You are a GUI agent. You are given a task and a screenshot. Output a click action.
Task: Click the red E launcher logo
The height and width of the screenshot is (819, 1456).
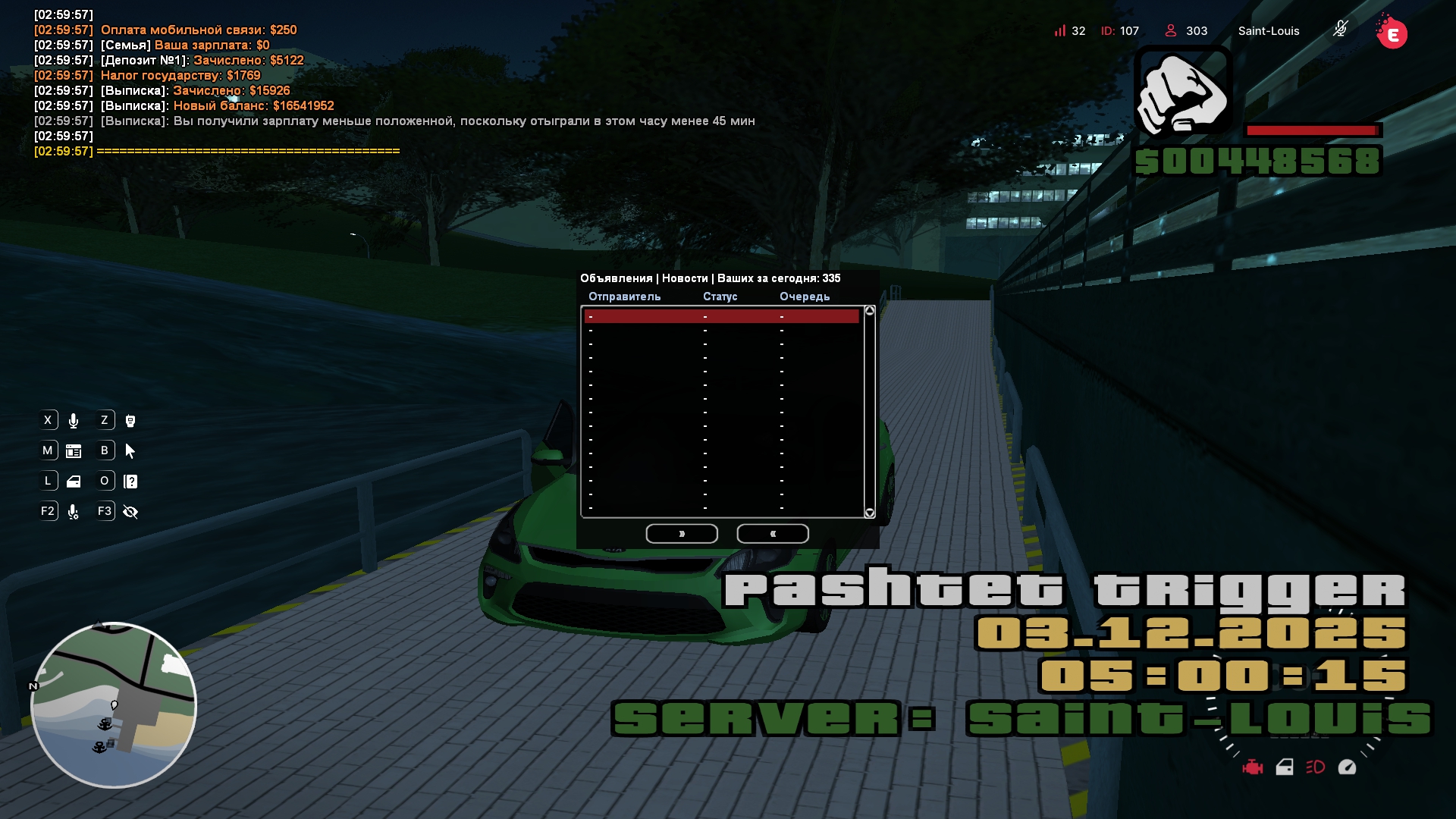point(1392,34)
